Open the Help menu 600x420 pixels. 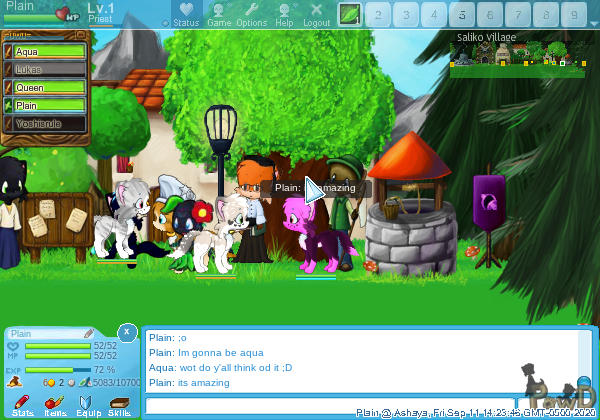[284, 14]
